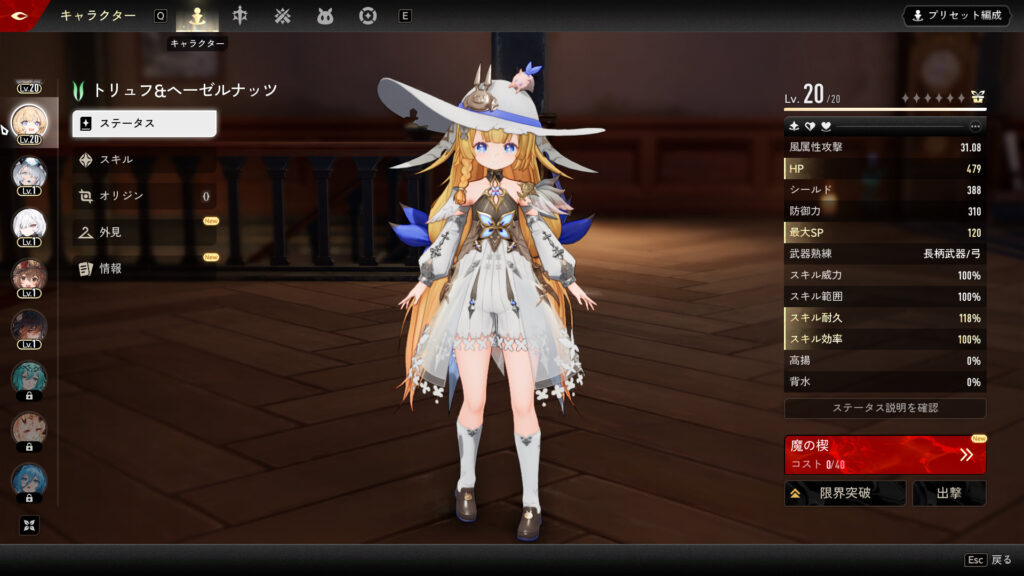
Task: Click the 出撃 button
Action: coord(949,493)
